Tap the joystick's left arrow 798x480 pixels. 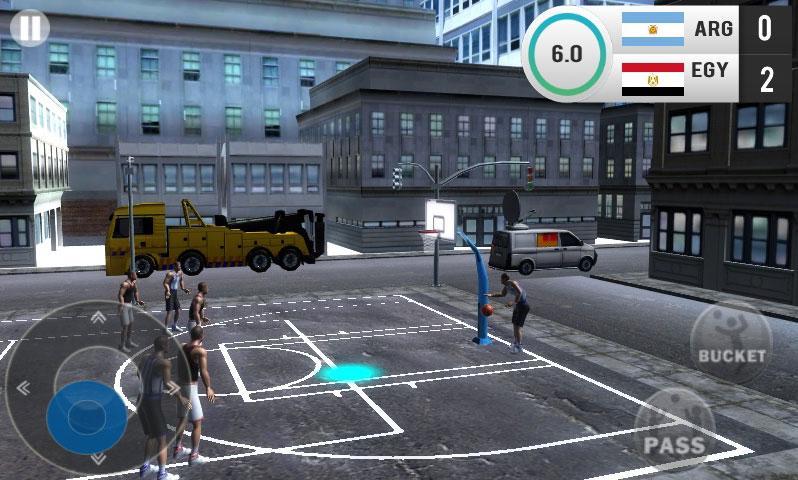22,388
